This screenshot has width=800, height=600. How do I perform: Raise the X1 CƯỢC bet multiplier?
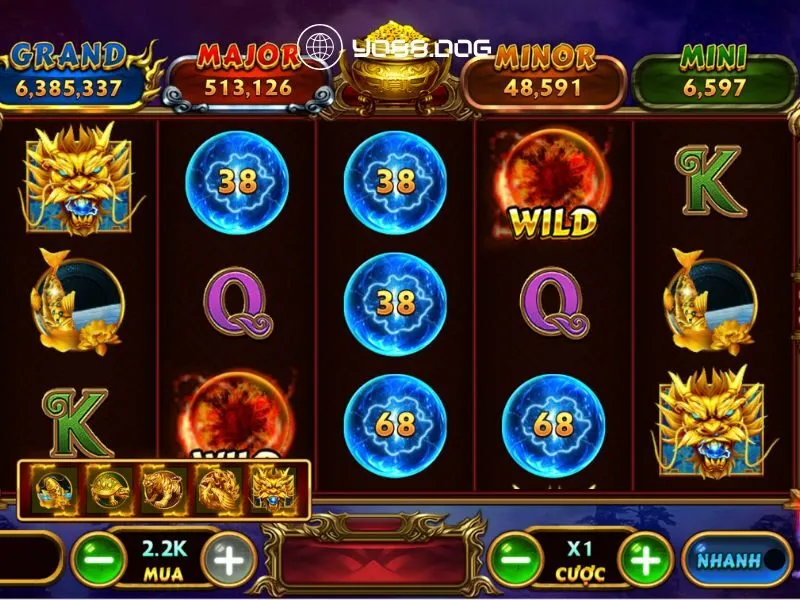point(646,560)
